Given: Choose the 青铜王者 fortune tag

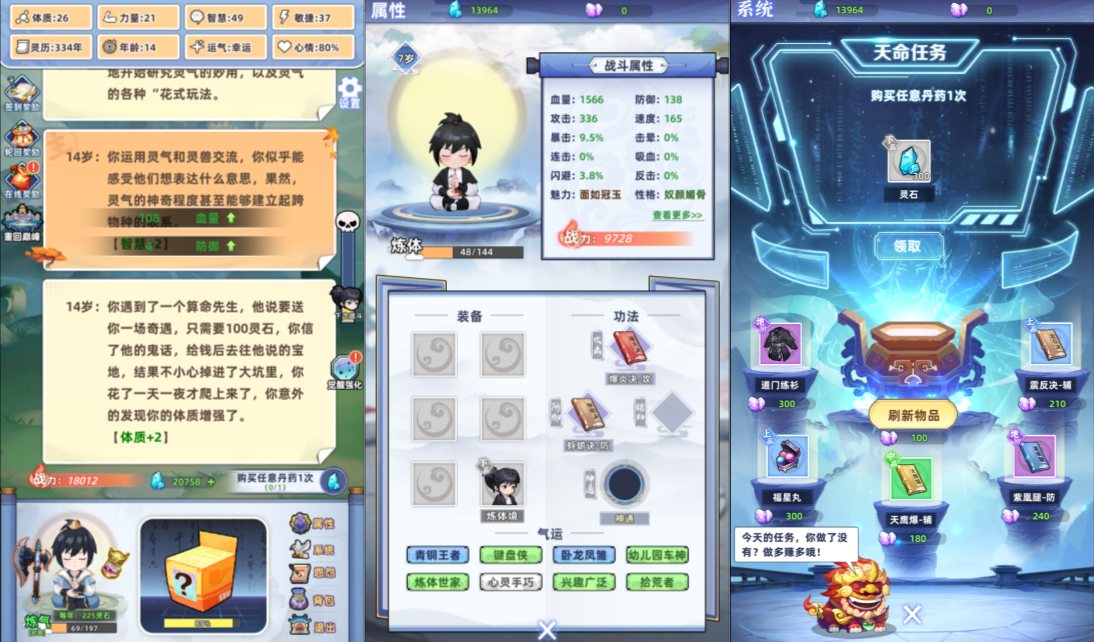Looking at the screenshot, I should click(x=436, y=555).
